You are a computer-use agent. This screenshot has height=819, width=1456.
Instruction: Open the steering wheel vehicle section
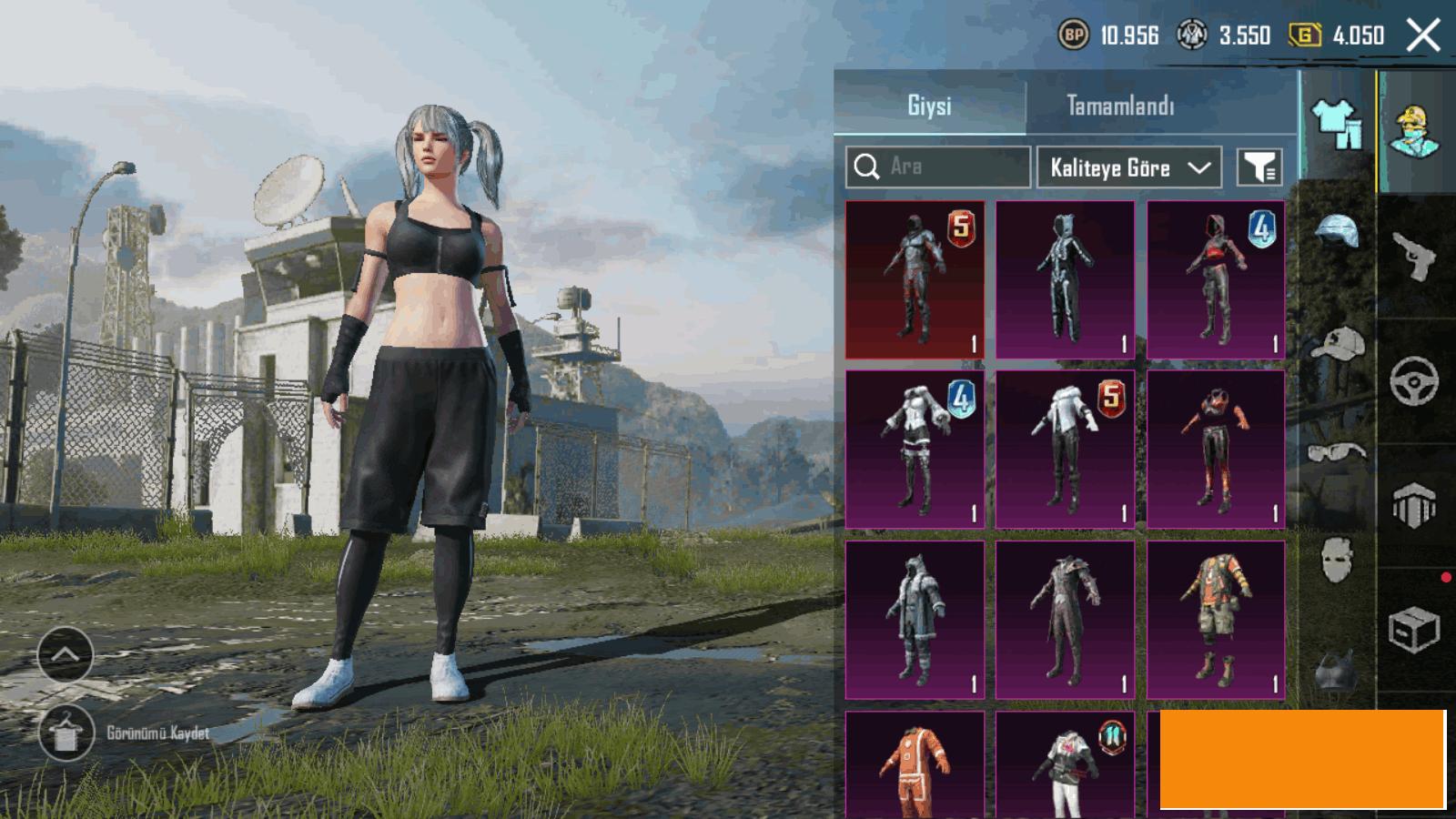(x=1414, y=380)
